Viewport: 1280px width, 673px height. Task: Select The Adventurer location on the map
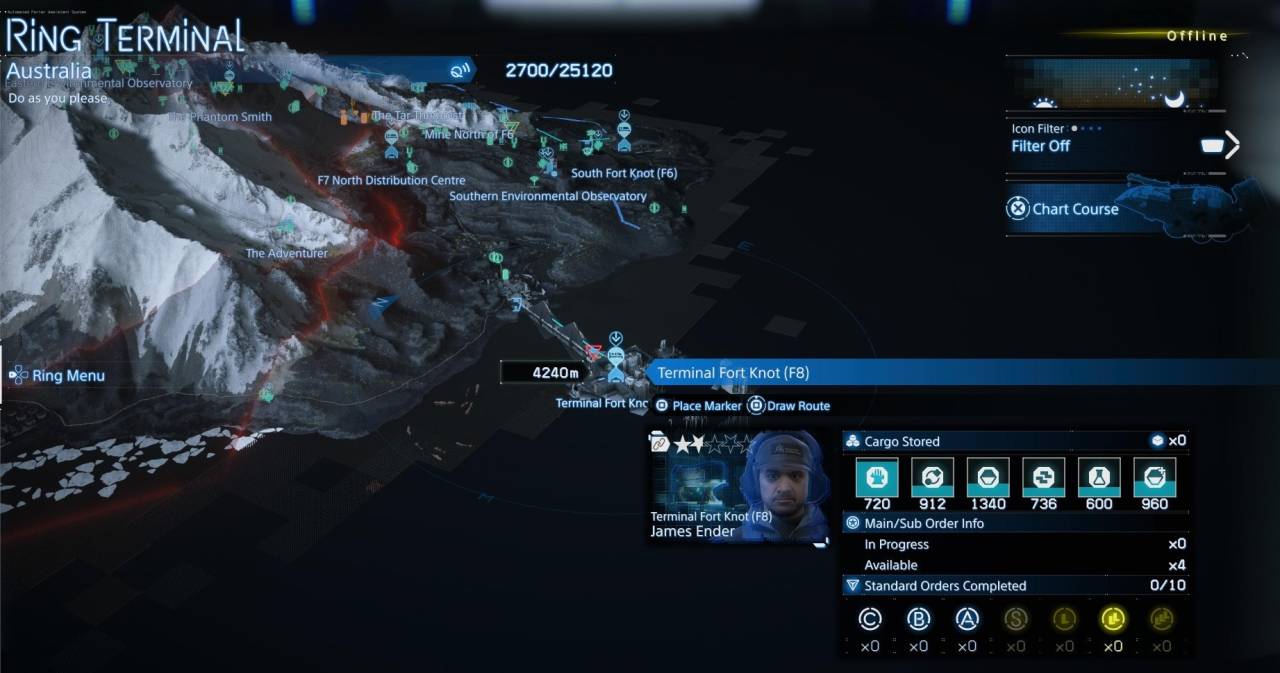286,253
